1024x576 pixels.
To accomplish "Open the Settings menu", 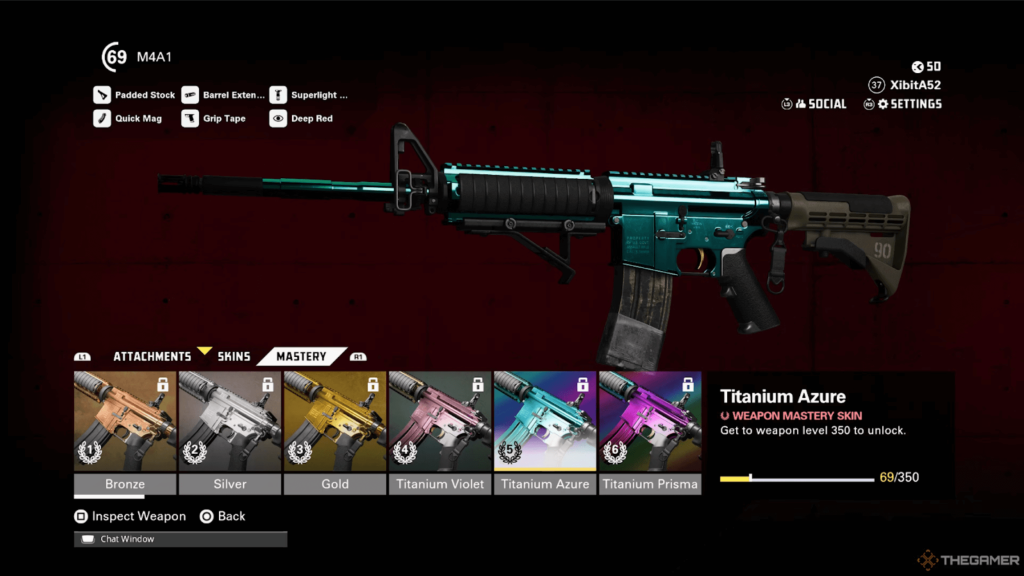I will tap(904, 104).
